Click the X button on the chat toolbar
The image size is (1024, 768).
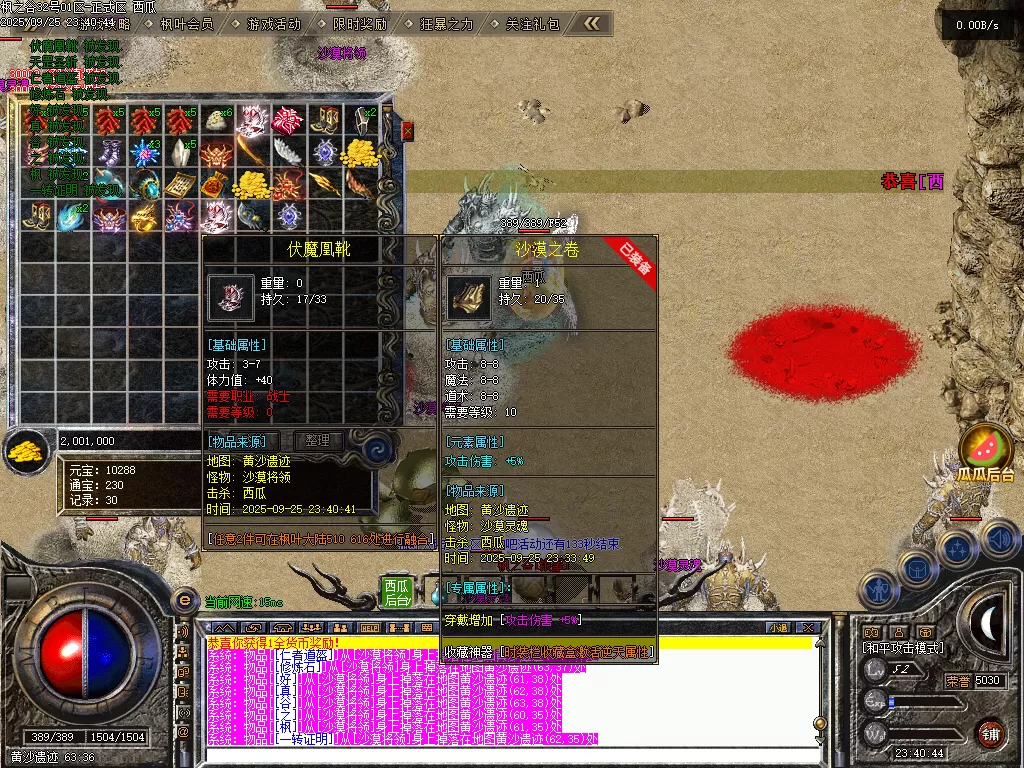pyautogui.click(x=809, y=628)
